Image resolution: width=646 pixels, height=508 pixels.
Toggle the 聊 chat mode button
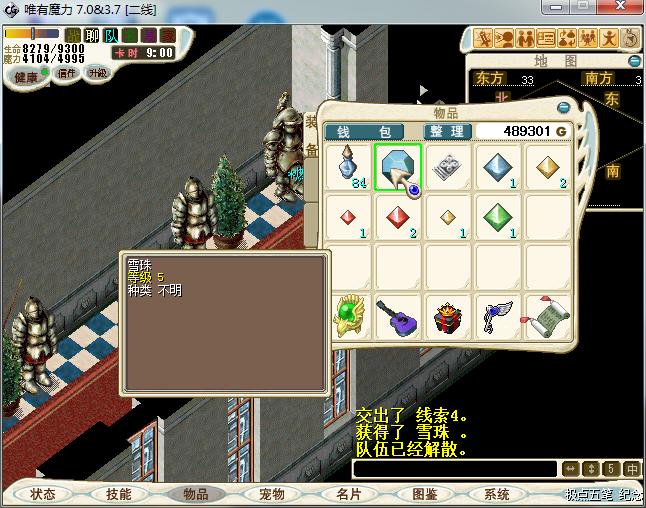(92, 36)
